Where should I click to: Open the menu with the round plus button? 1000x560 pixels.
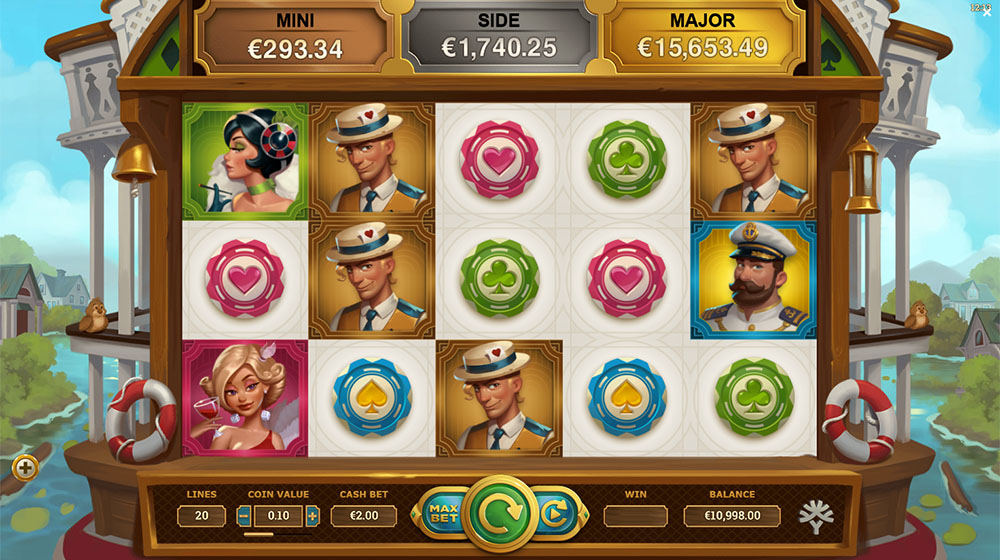(x=25, y=467)
